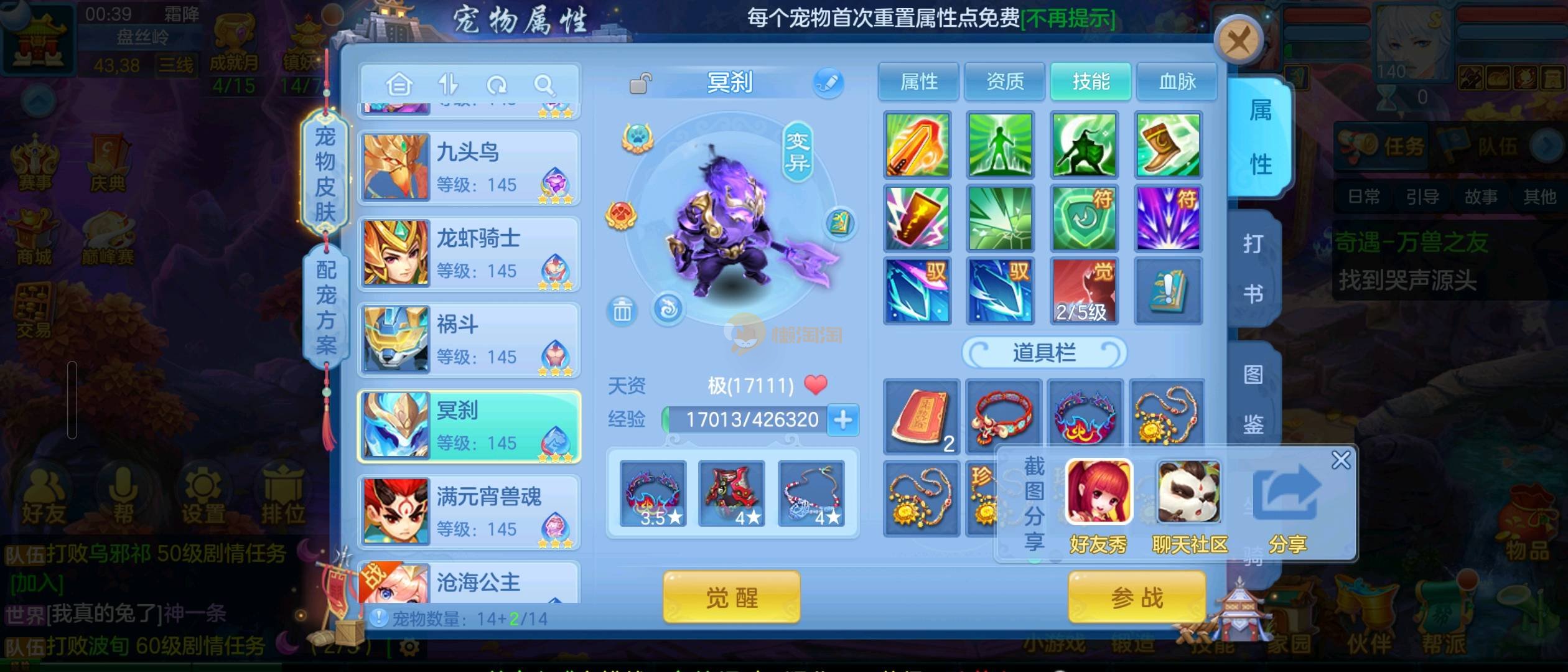Open the 打书 side tab

(1253, 269)
